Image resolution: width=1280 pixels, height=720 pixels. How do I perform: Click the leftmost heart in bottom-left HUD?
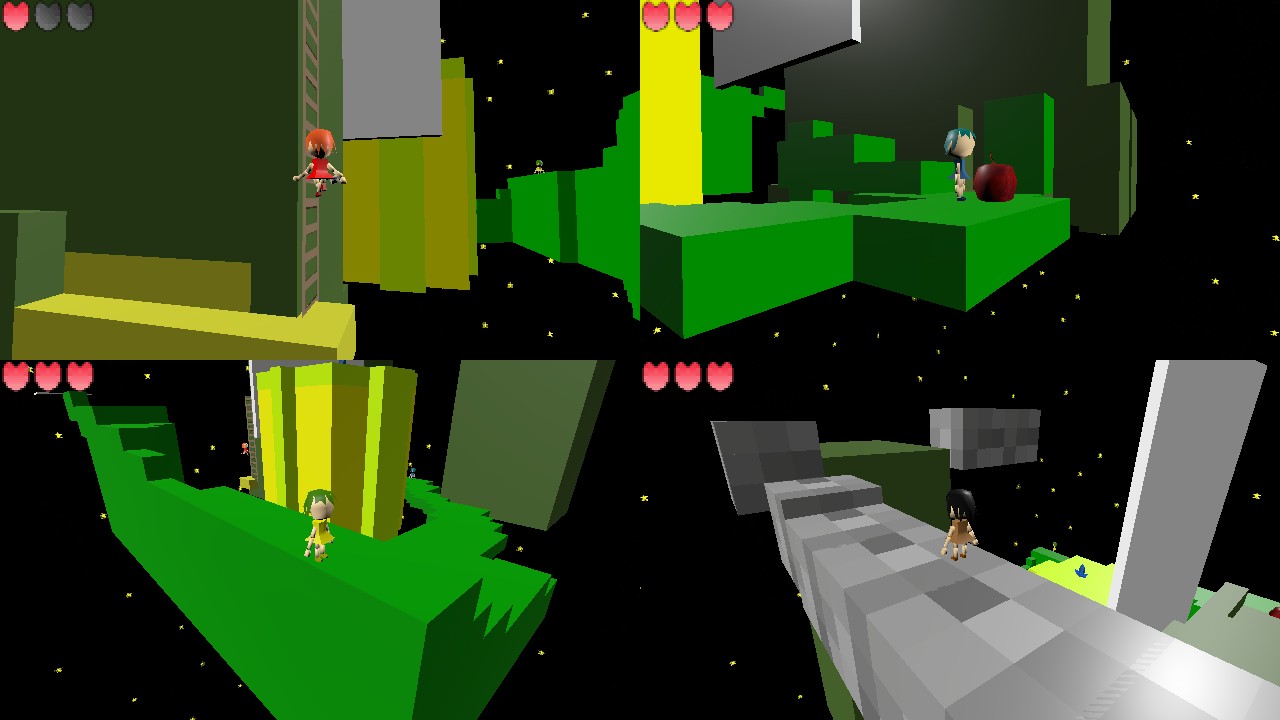click(x=17, y=376)
